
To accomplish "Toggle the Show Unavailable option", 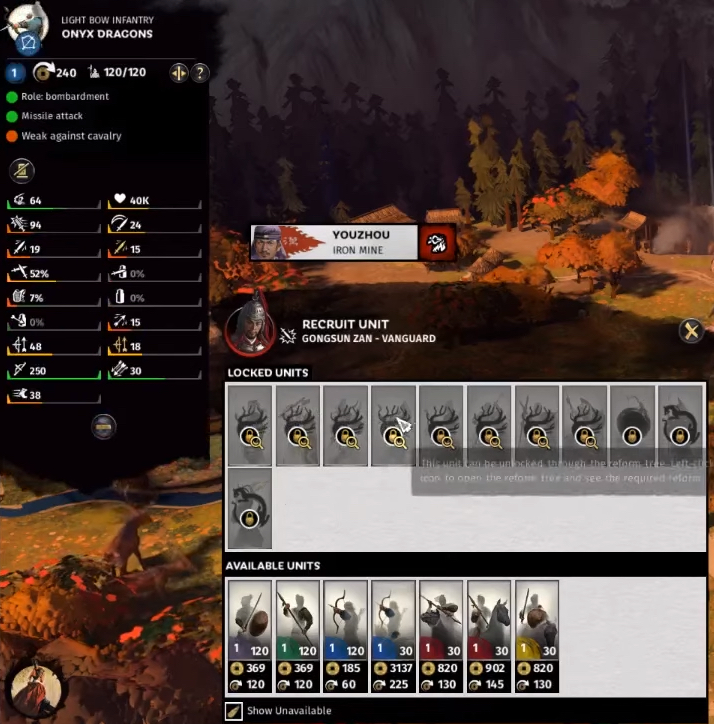I will click(233, 710).
